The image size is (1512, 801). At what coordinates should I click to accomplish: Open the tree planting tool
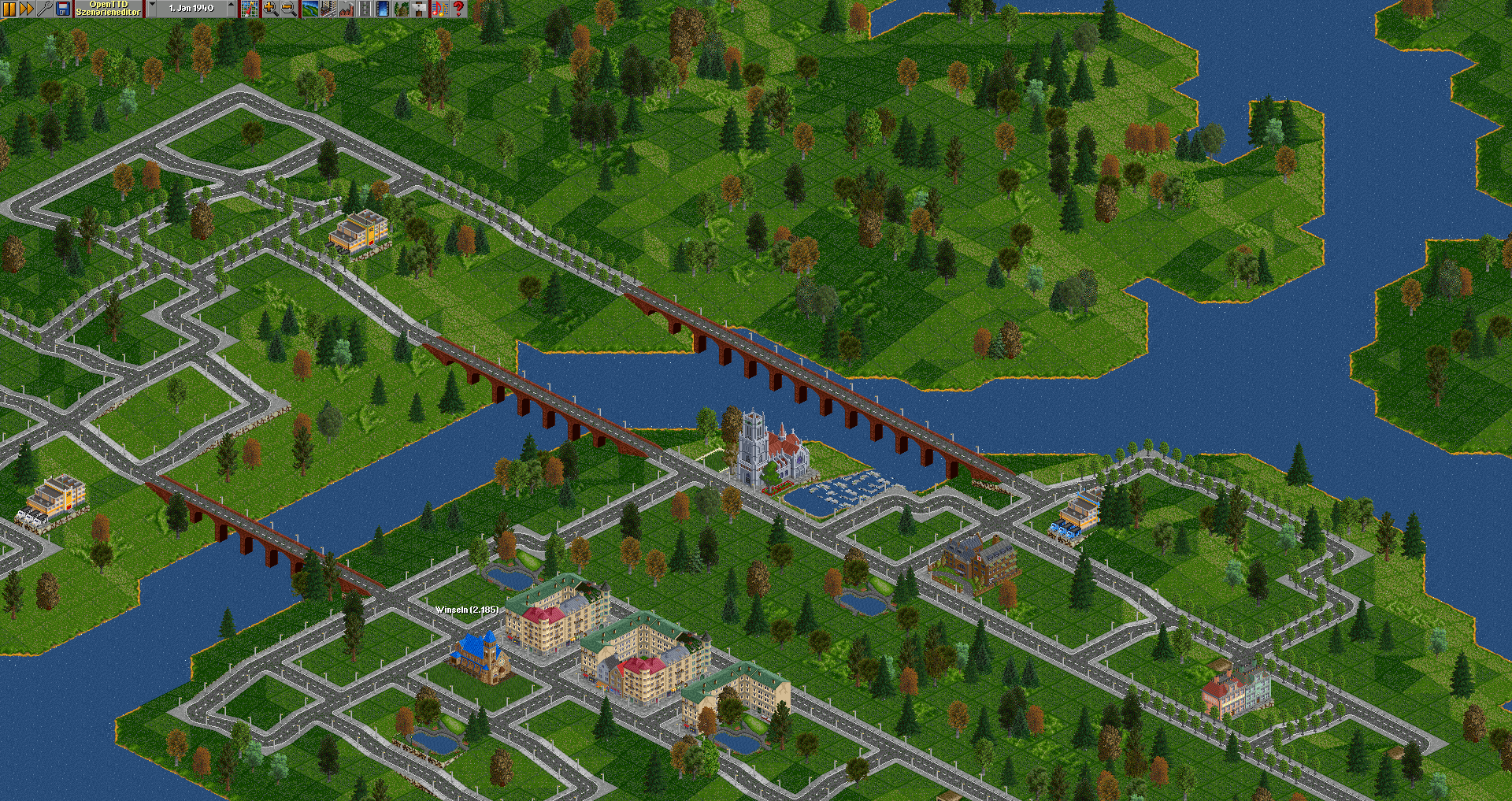pyautogui.click(x=402, y=9)
